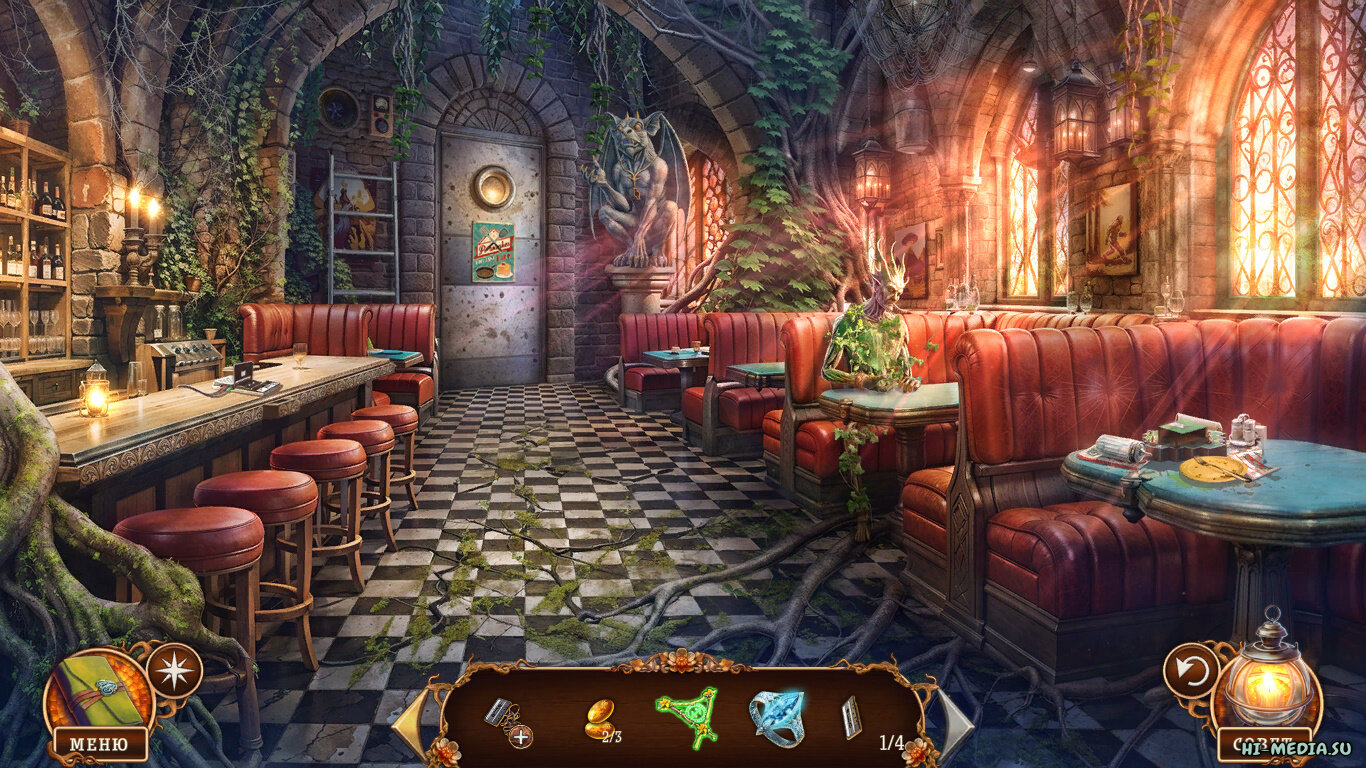Open the МЕНЮ button
Viewport: 1366px width, 768px height.
point(100,744)
